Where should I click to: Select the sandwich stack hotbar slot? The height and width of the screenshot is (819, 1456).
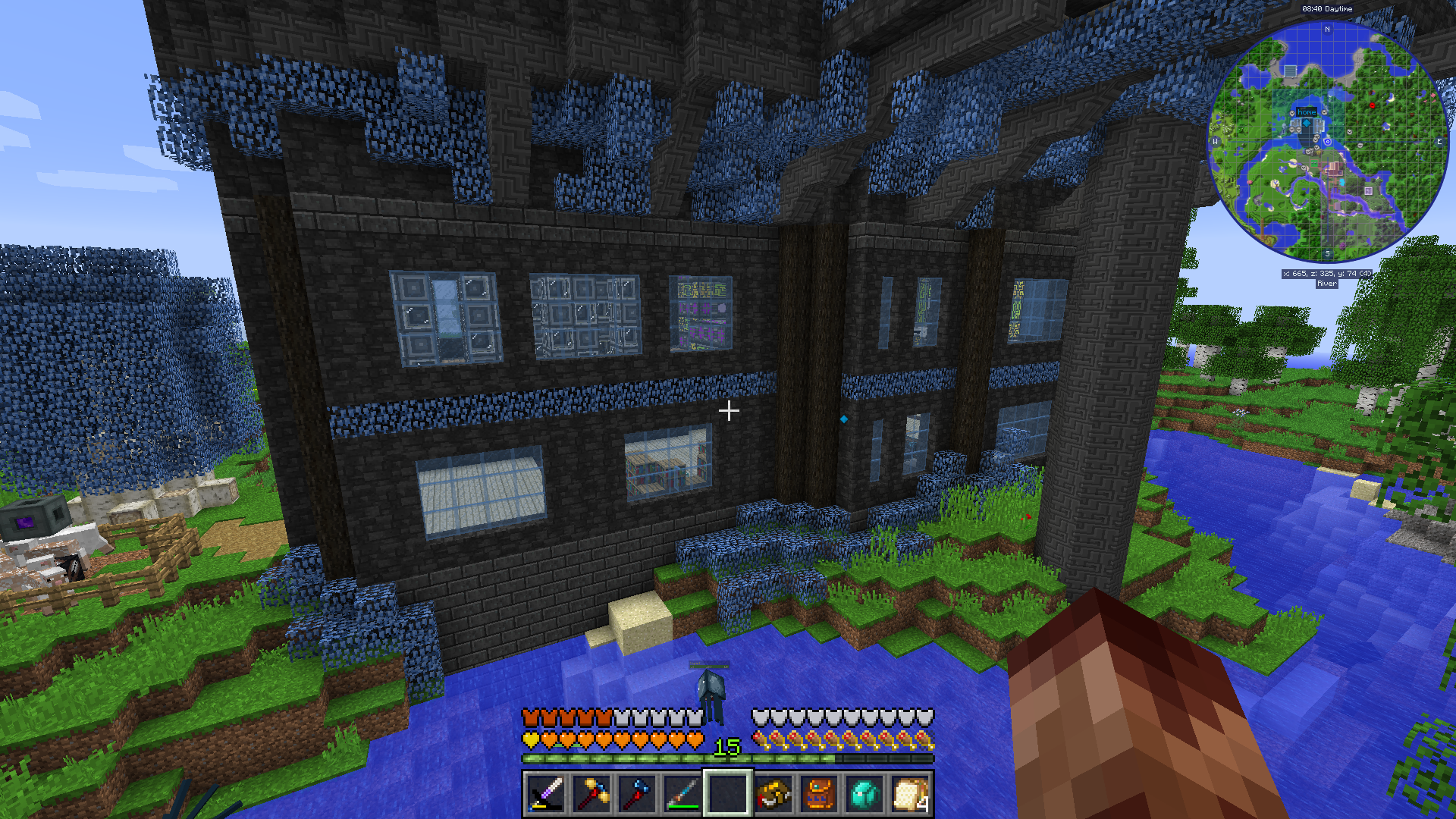click(x=910, y=794)
